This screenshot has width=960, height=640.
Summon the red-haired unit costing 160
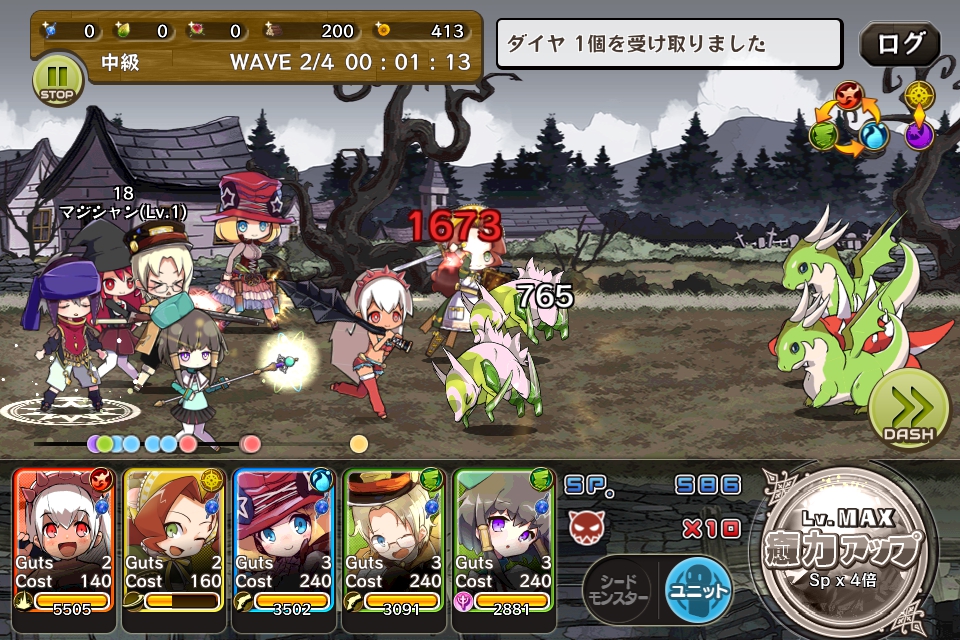click(174, 540)
